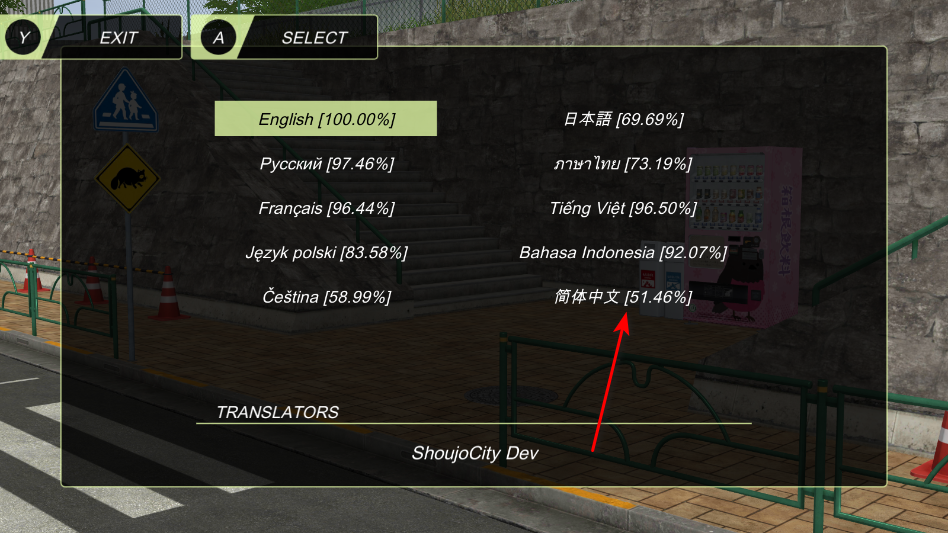Viewport: 948px width, 533px height.
Task: Choose Русский as the game language
Action: (326, 163)
